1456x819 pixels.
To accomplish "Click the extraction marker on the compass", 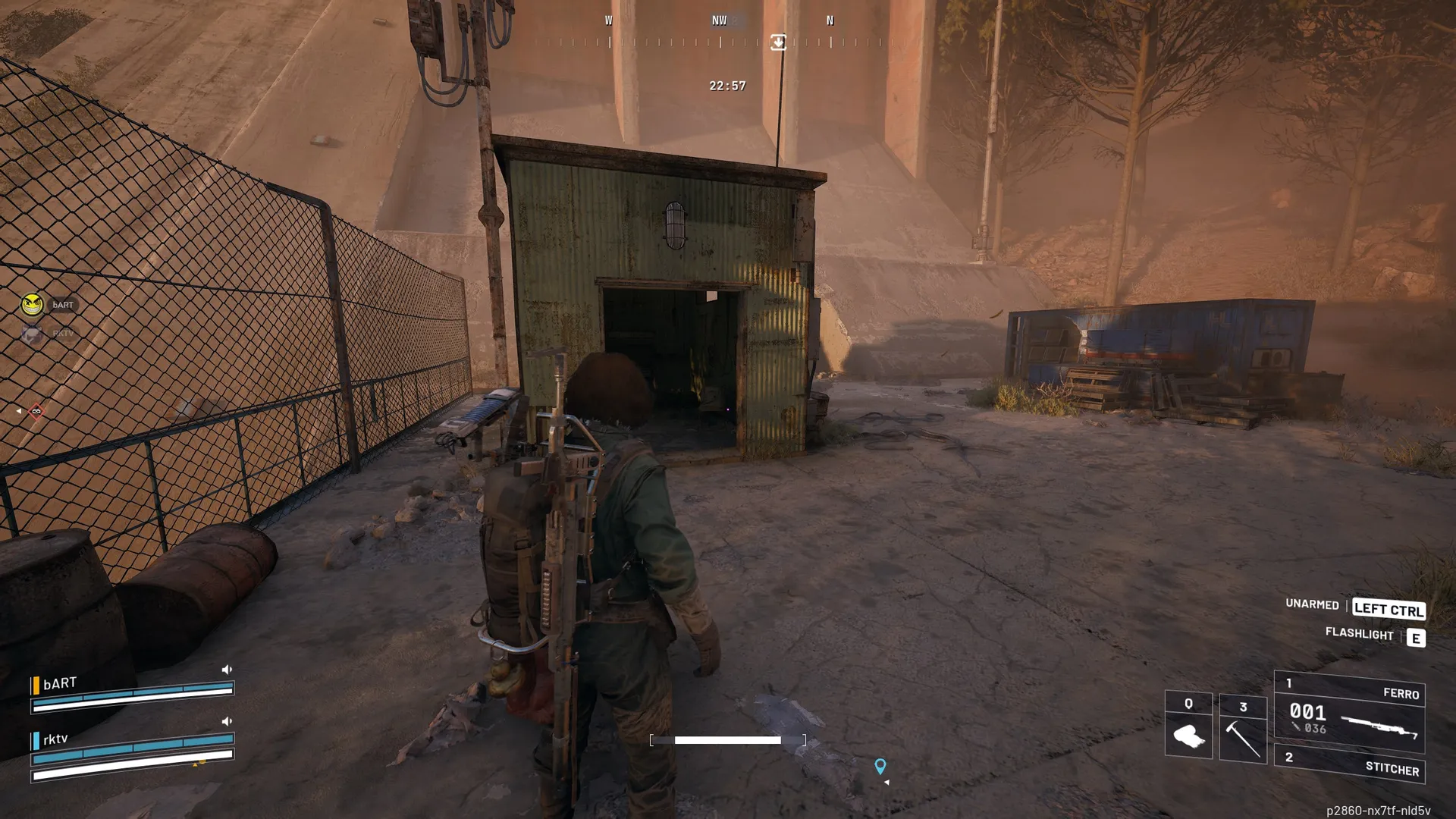I will pos(778,42).
